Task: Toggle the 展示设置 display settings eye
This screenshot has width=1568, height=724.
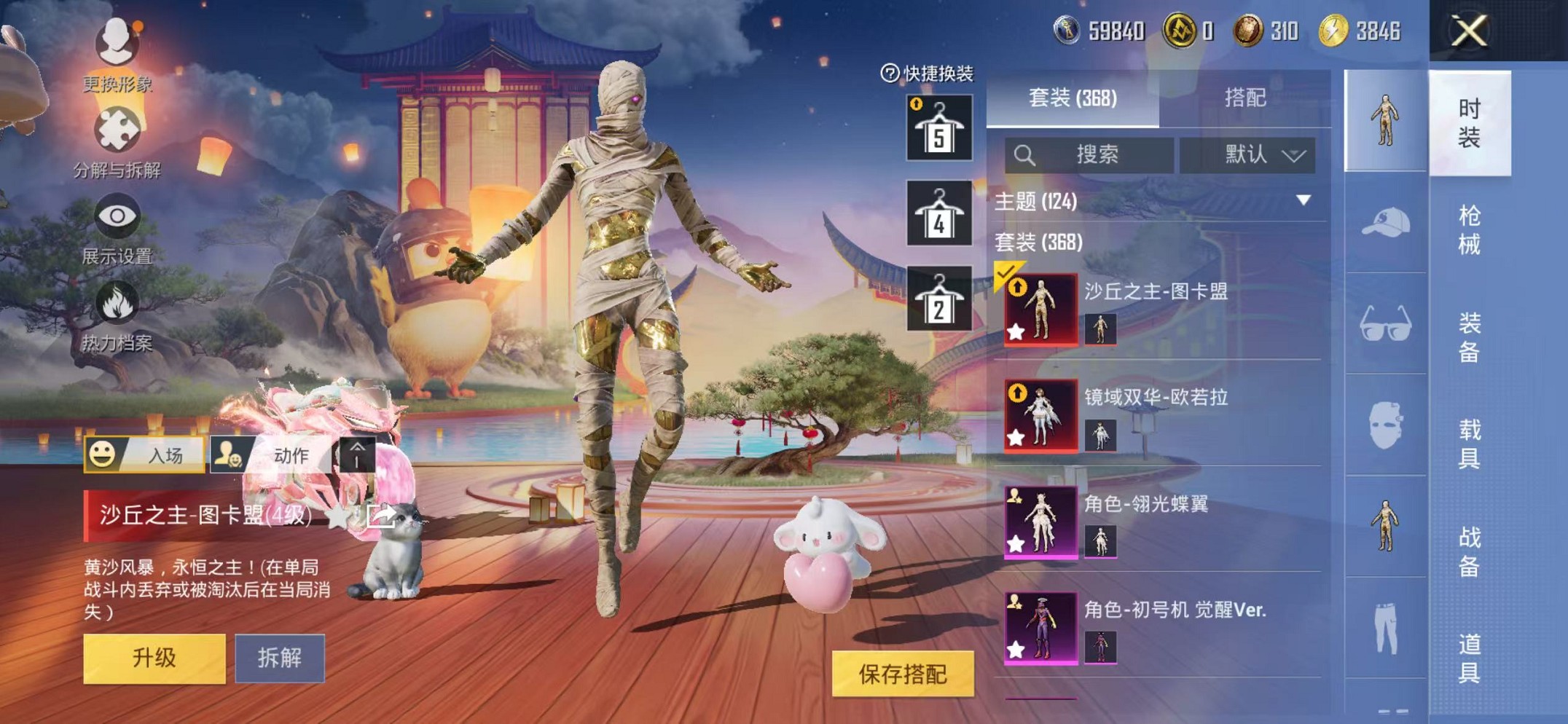Action: pos(117,215)
